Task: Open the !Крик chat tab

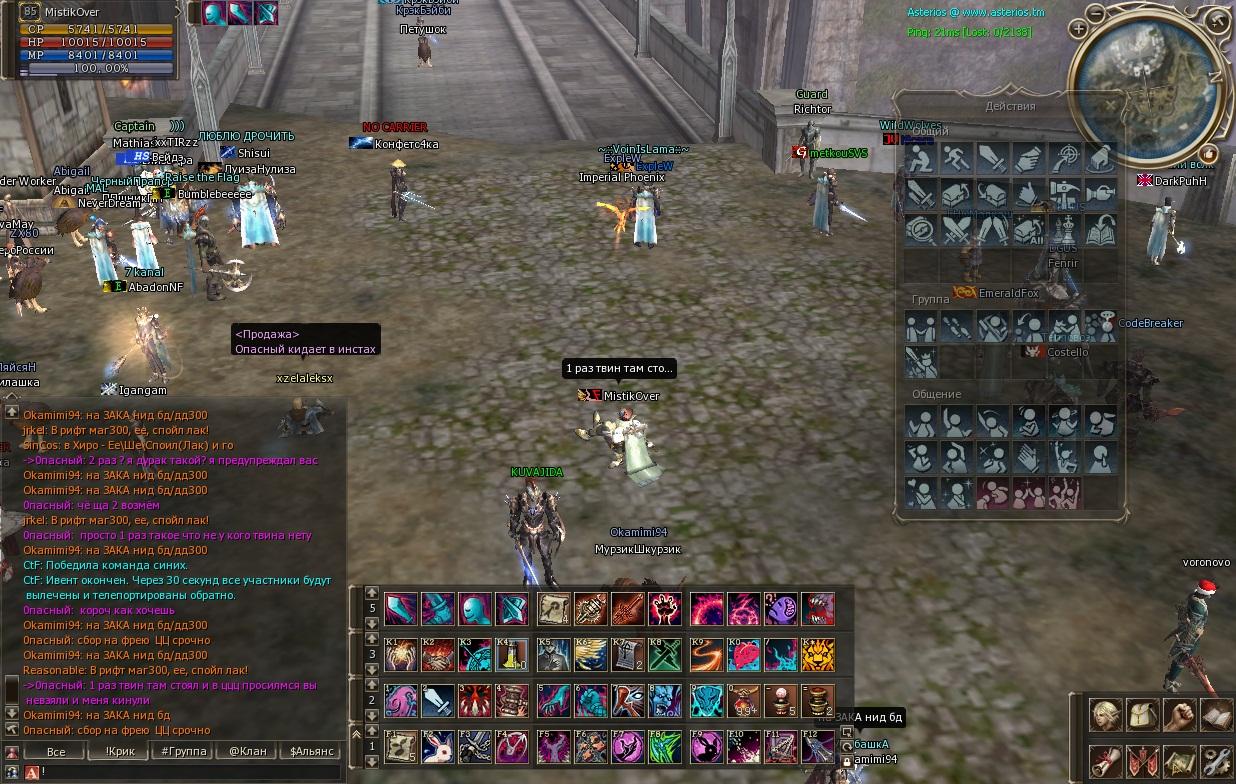Action: pyautogui.click(x=119, y=751)
